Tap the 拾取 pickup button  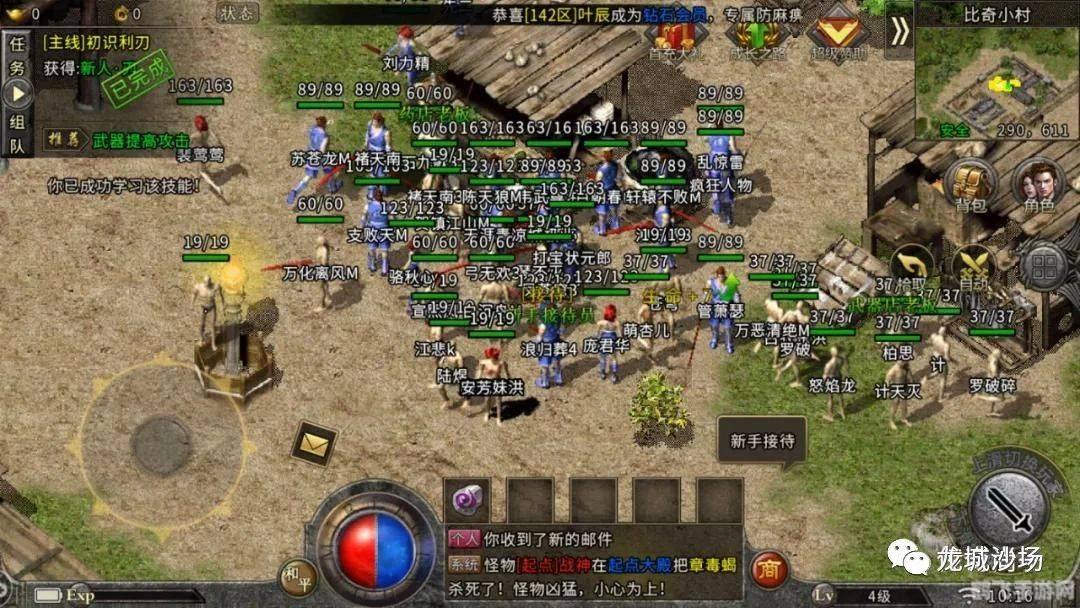911,267
